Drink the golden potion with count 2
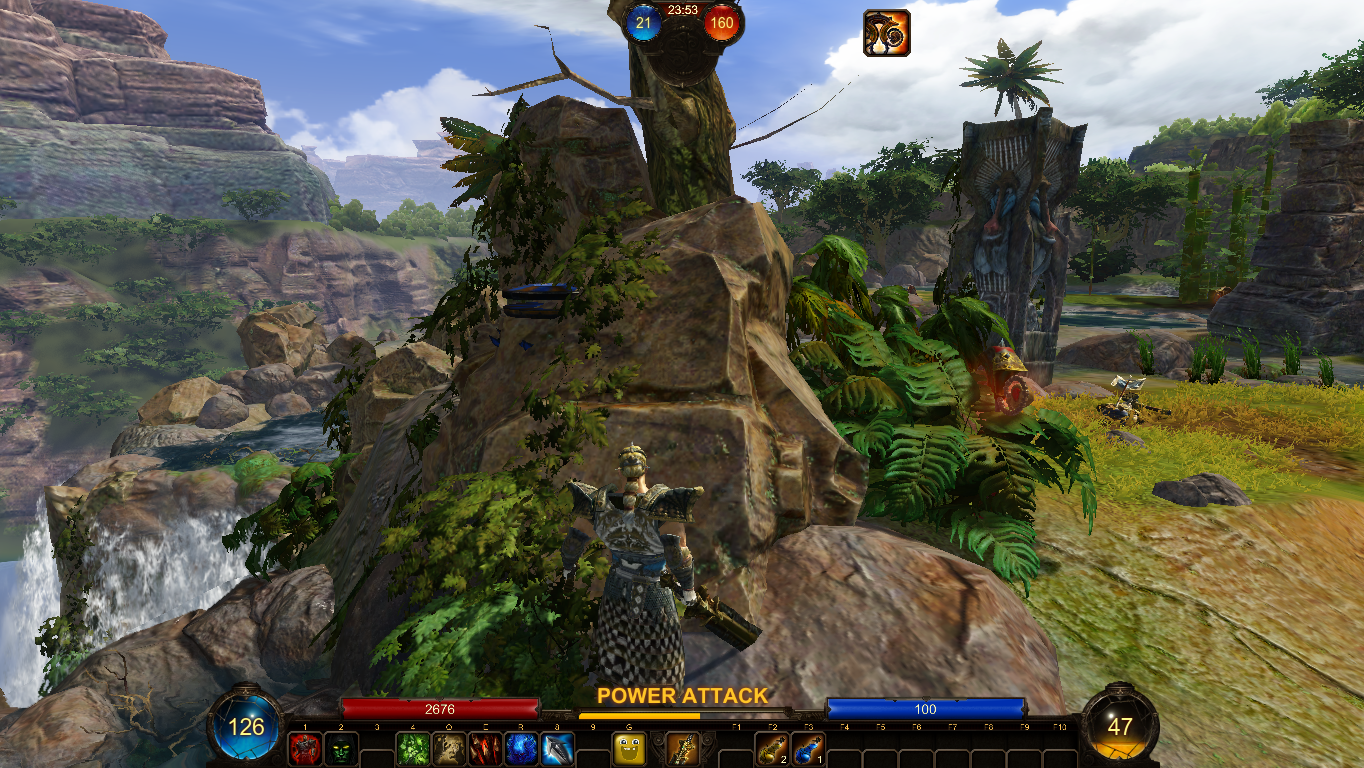This screenshot has width=1364, height=768. point(771,749)
